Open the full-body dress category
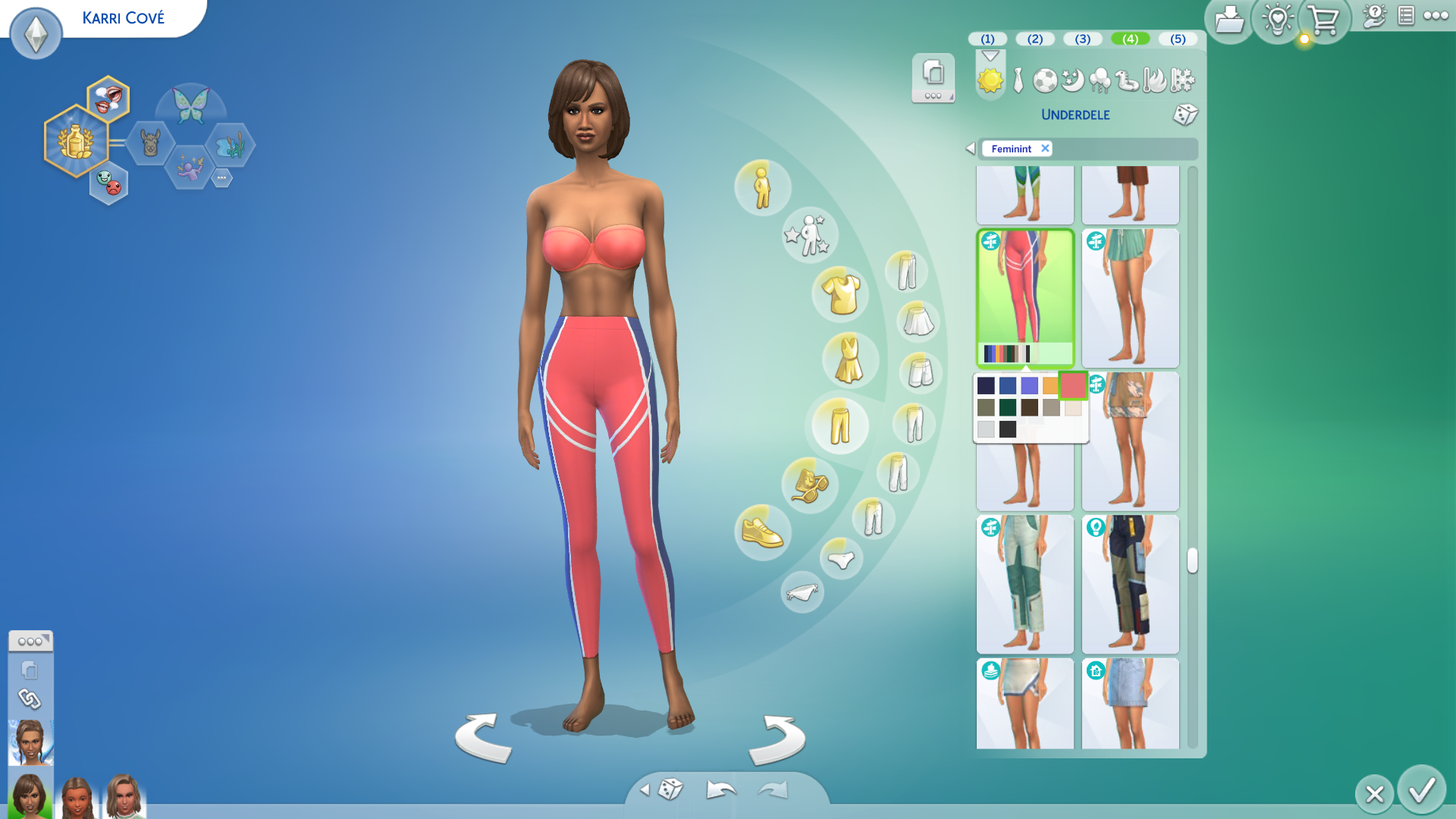This screenshot has width=1456, height=819. click(849, 360)
